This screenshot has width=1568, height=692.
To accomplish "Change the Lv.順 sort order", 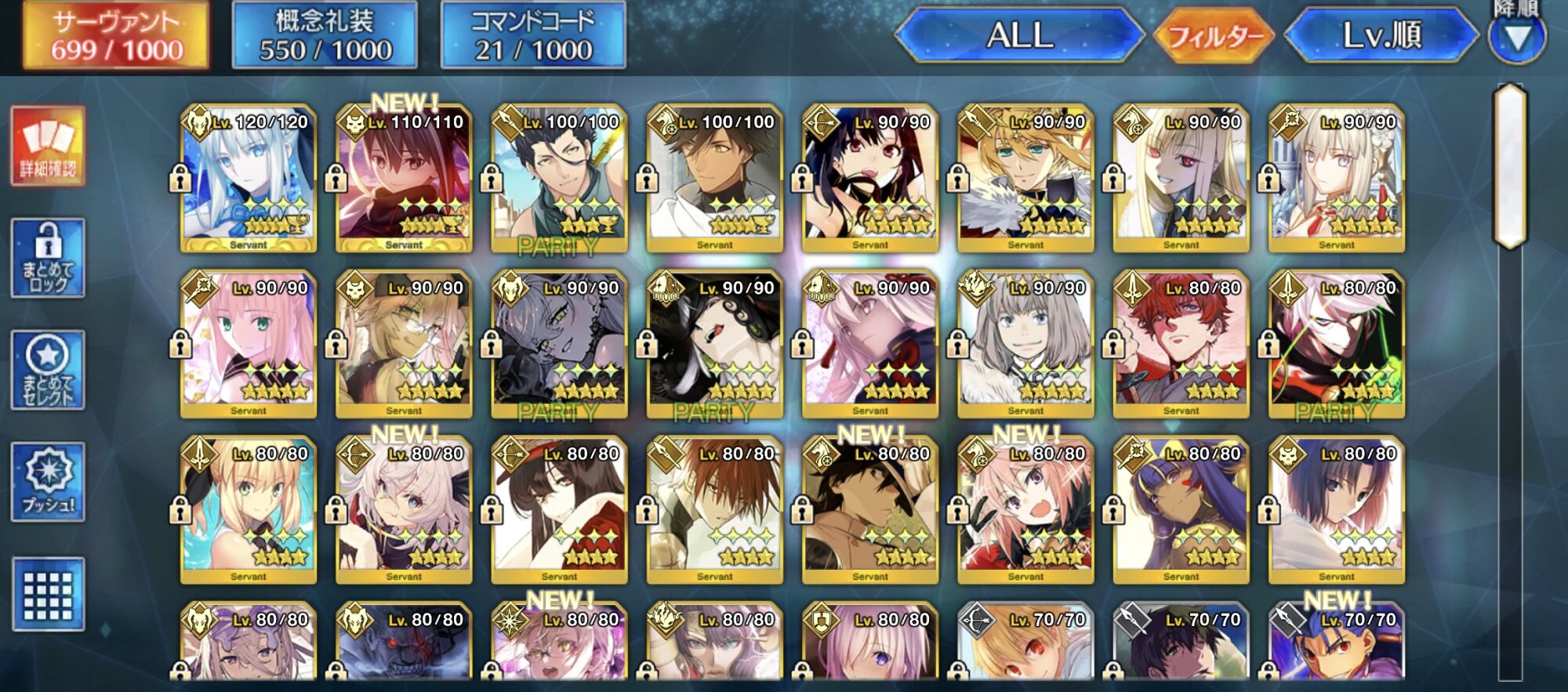I will tap(1381, 36).
